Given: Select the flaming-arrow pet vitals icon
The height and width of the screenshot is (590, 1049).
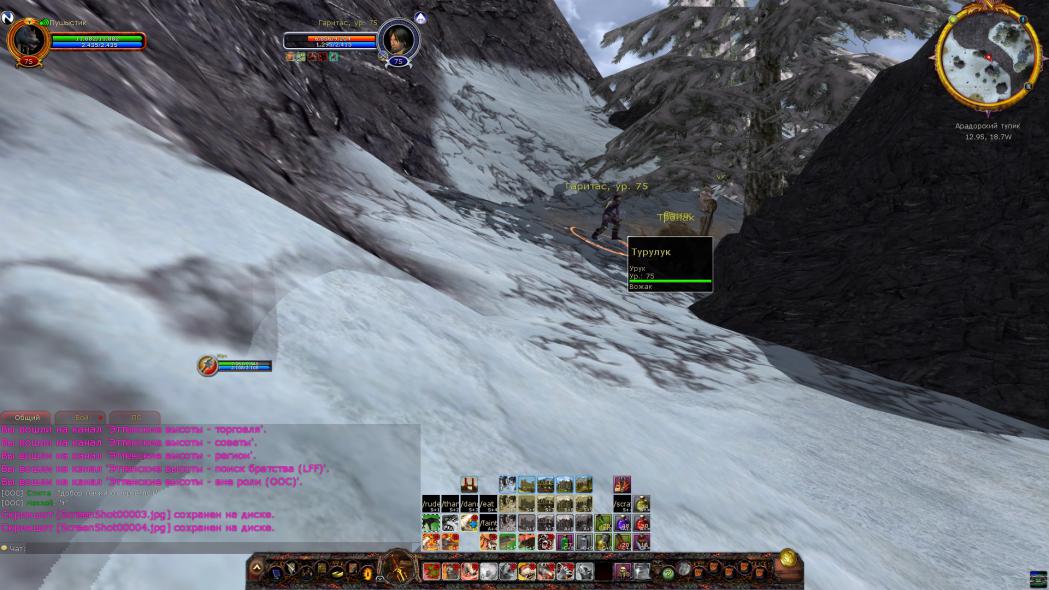Looking at the screenshot, I should 208,365.
